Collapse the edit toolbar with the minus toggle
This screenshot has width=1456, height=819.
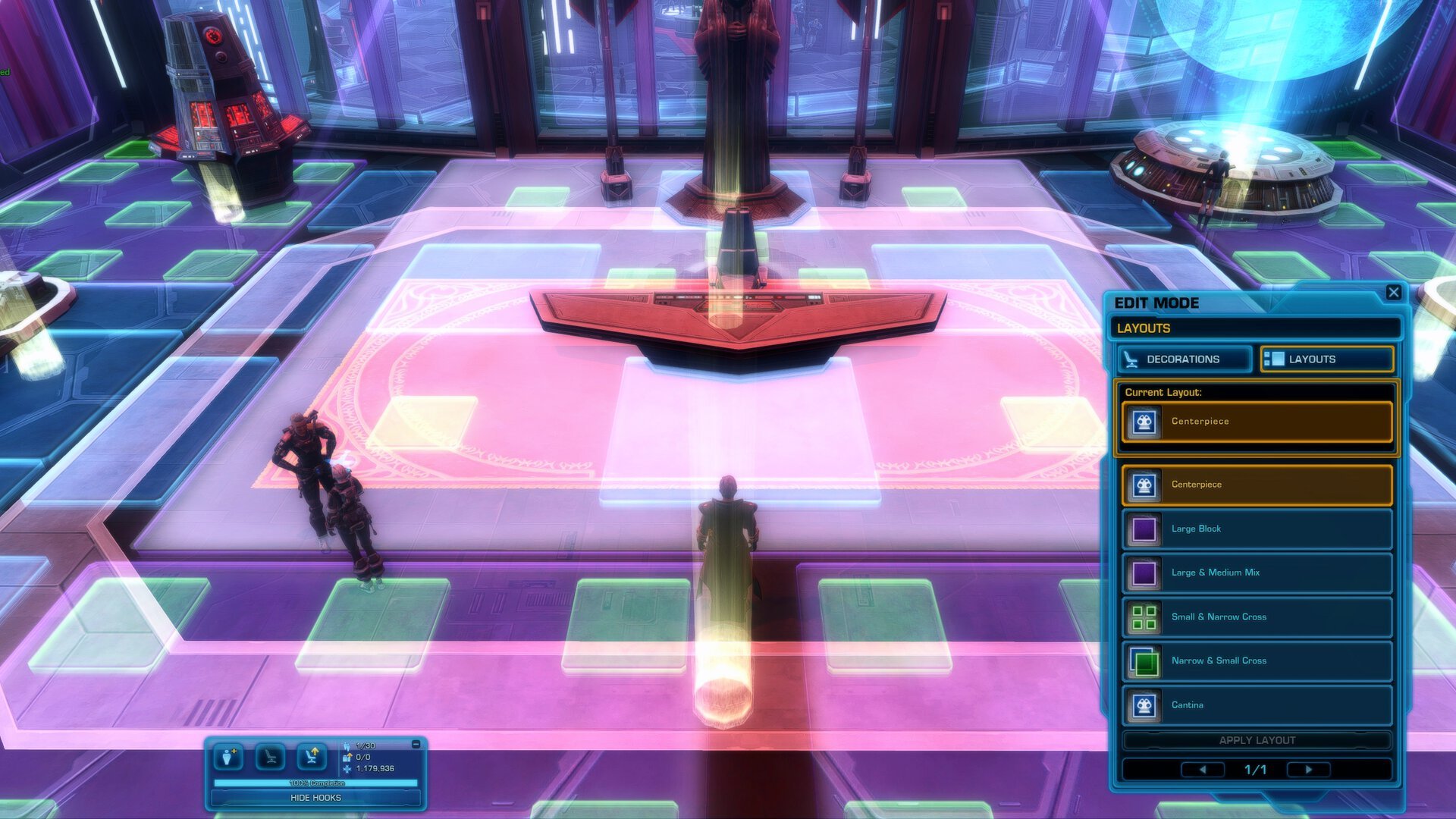click(414, 745)
